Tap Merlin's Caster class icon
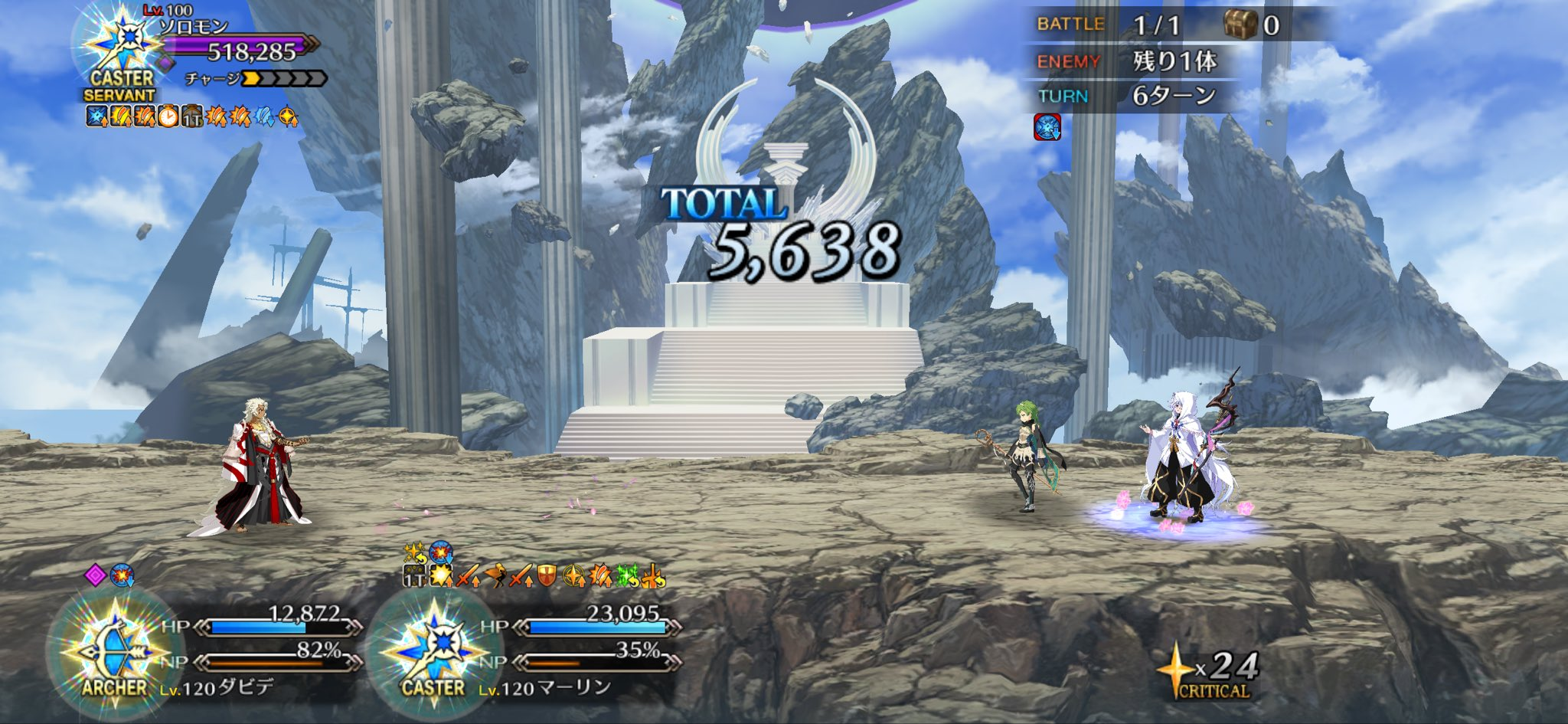The height and width of the screenshot is (724, 1568). (434, 651)
